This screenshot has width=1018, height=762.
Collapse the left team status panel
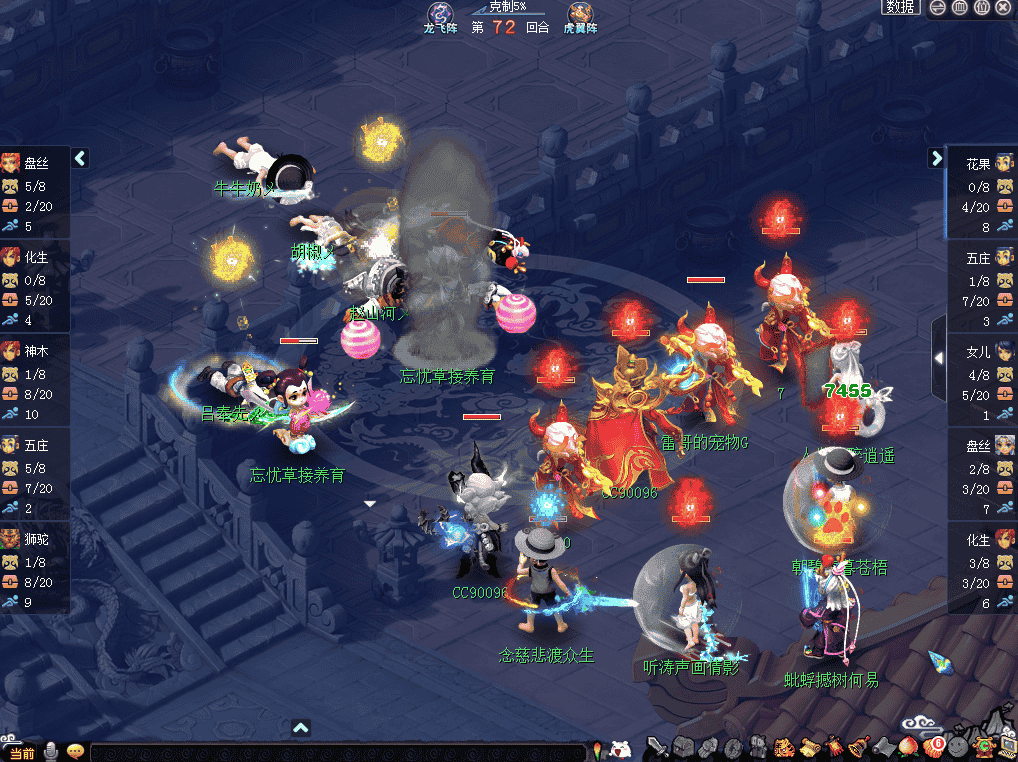(81, 158)
